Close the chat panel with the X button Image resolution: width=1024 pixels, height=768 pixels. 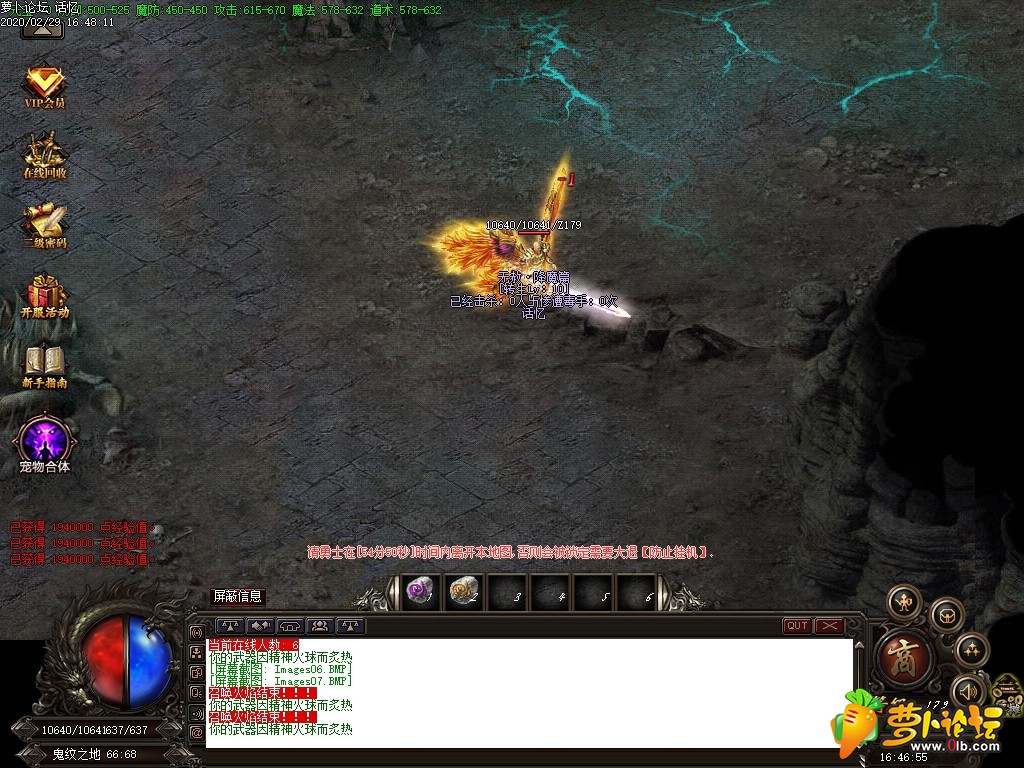[x=830, y=626]
